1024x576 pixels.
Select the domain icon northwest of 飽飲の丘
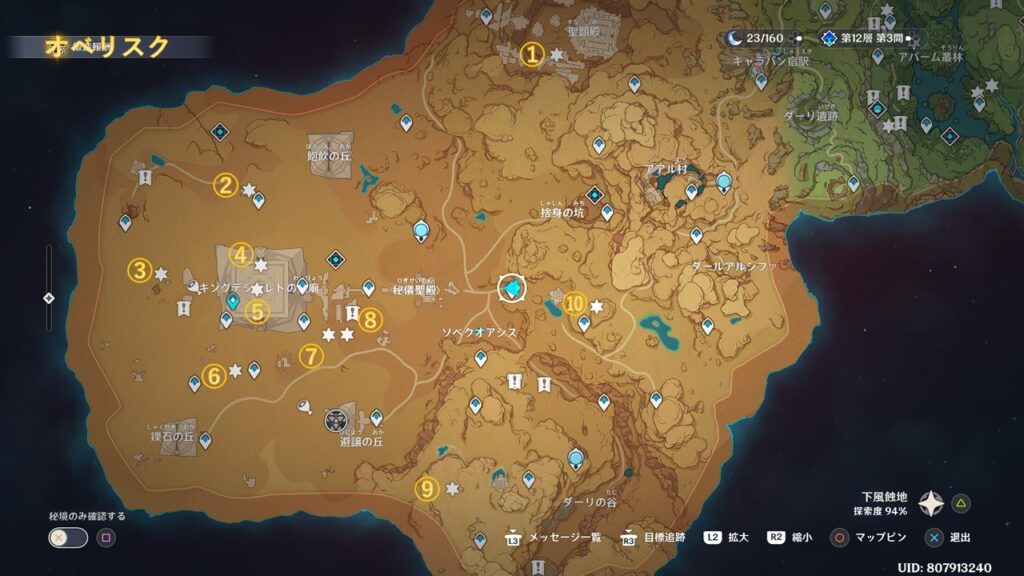(x=220, y=131)
